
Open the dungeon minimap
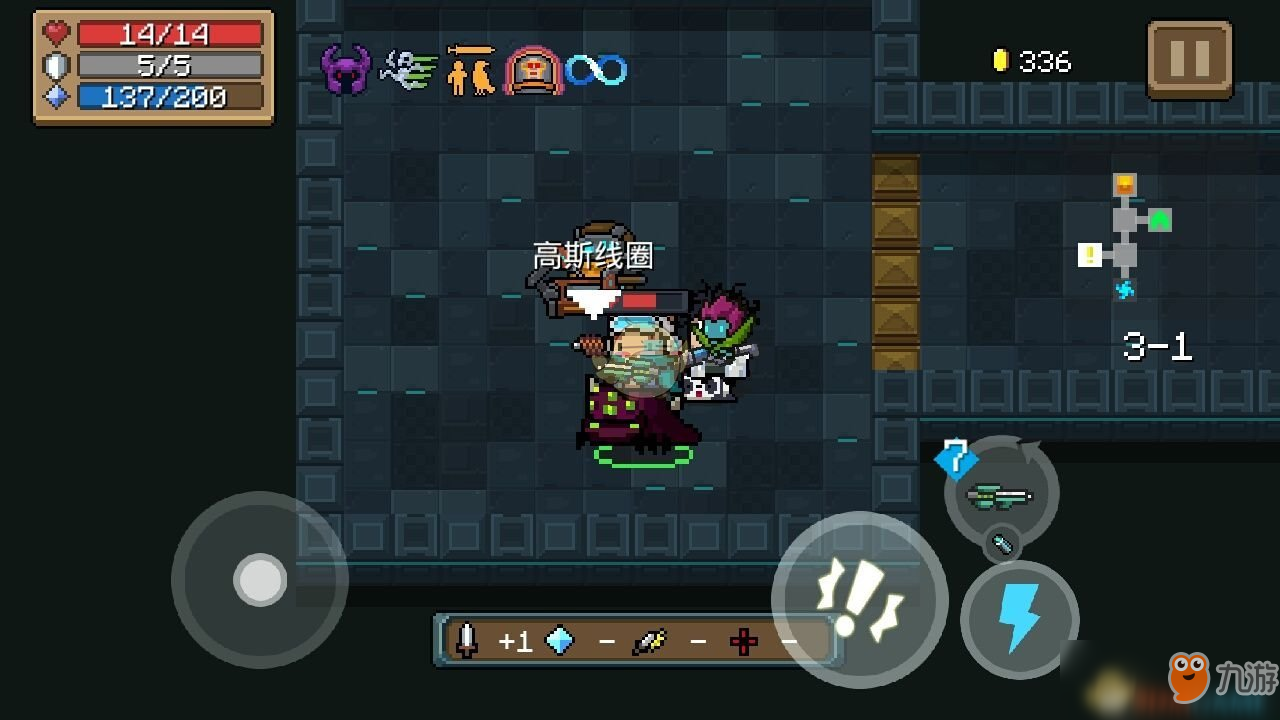coord(1127,238)
